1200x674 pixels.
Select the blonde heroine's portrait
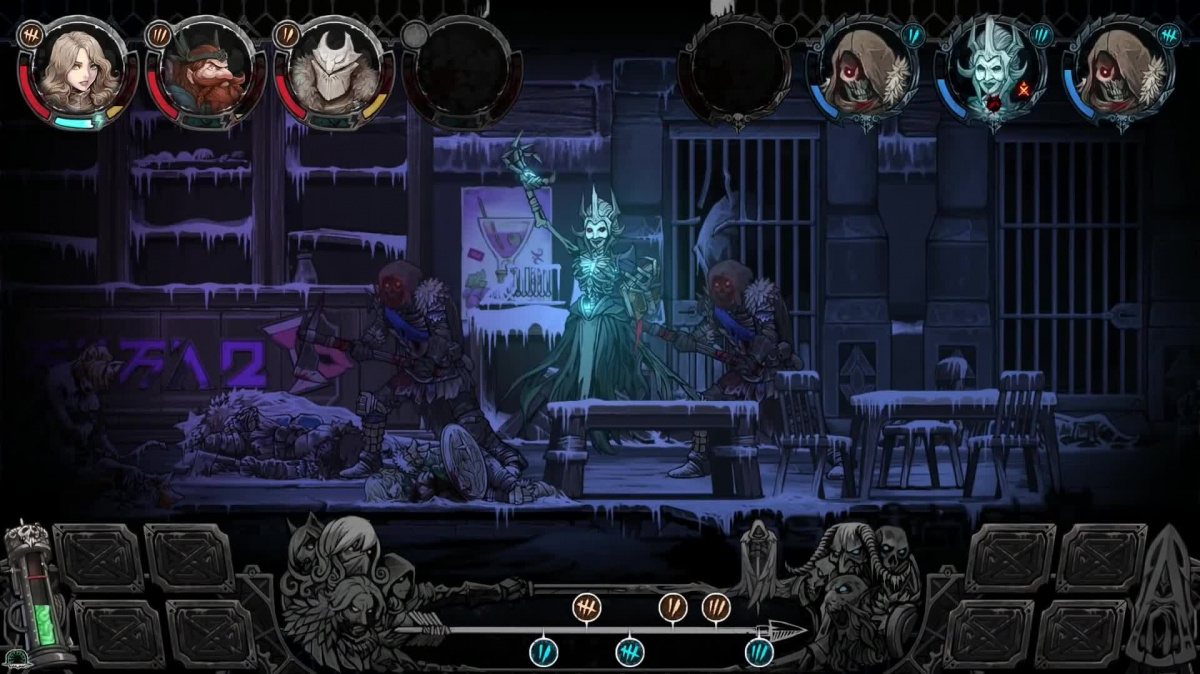tap(76, 72)
